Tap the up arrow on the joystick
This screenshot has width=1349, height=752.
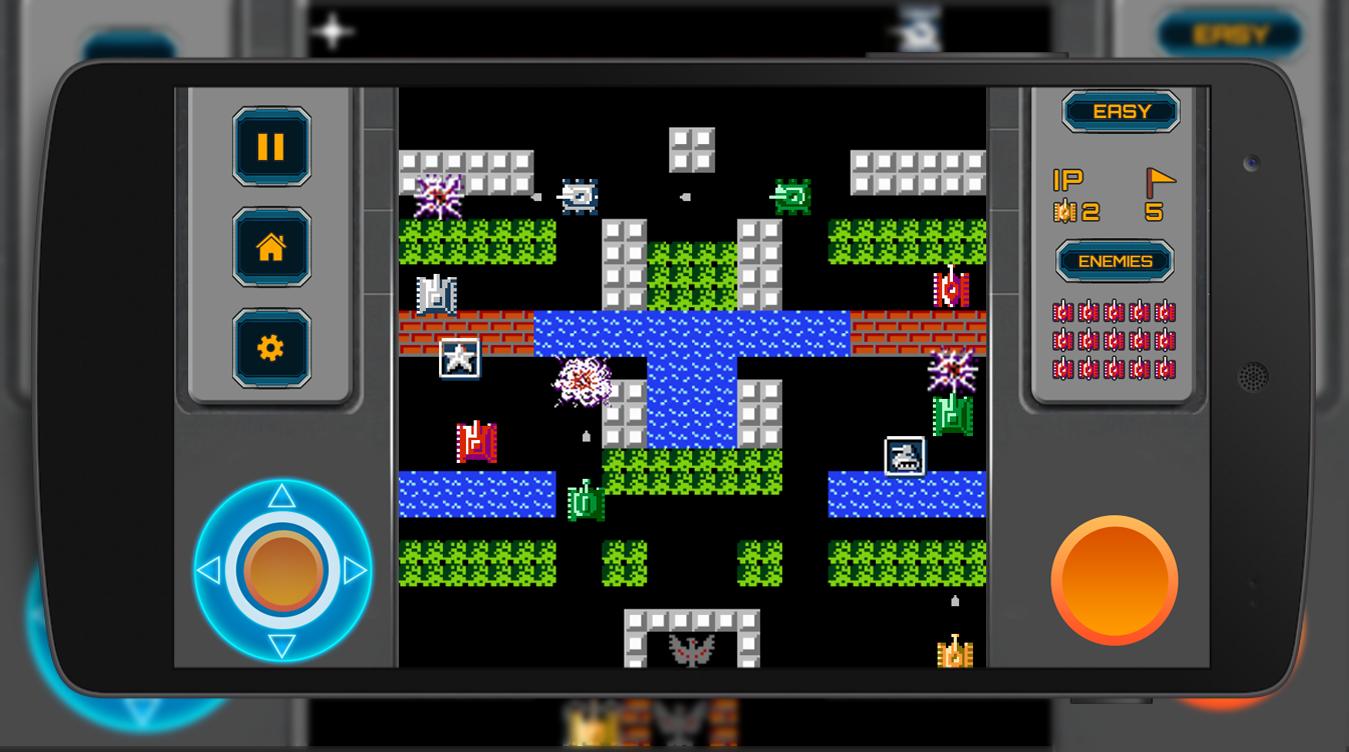click(x=282, y=496)
